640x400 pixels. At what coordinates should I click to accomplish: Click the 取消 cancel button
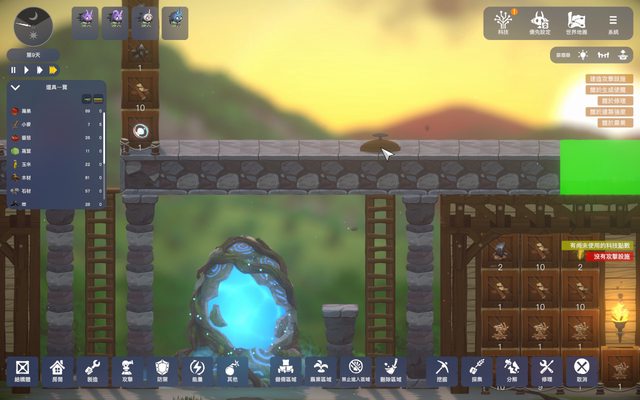tap(581, 370)
